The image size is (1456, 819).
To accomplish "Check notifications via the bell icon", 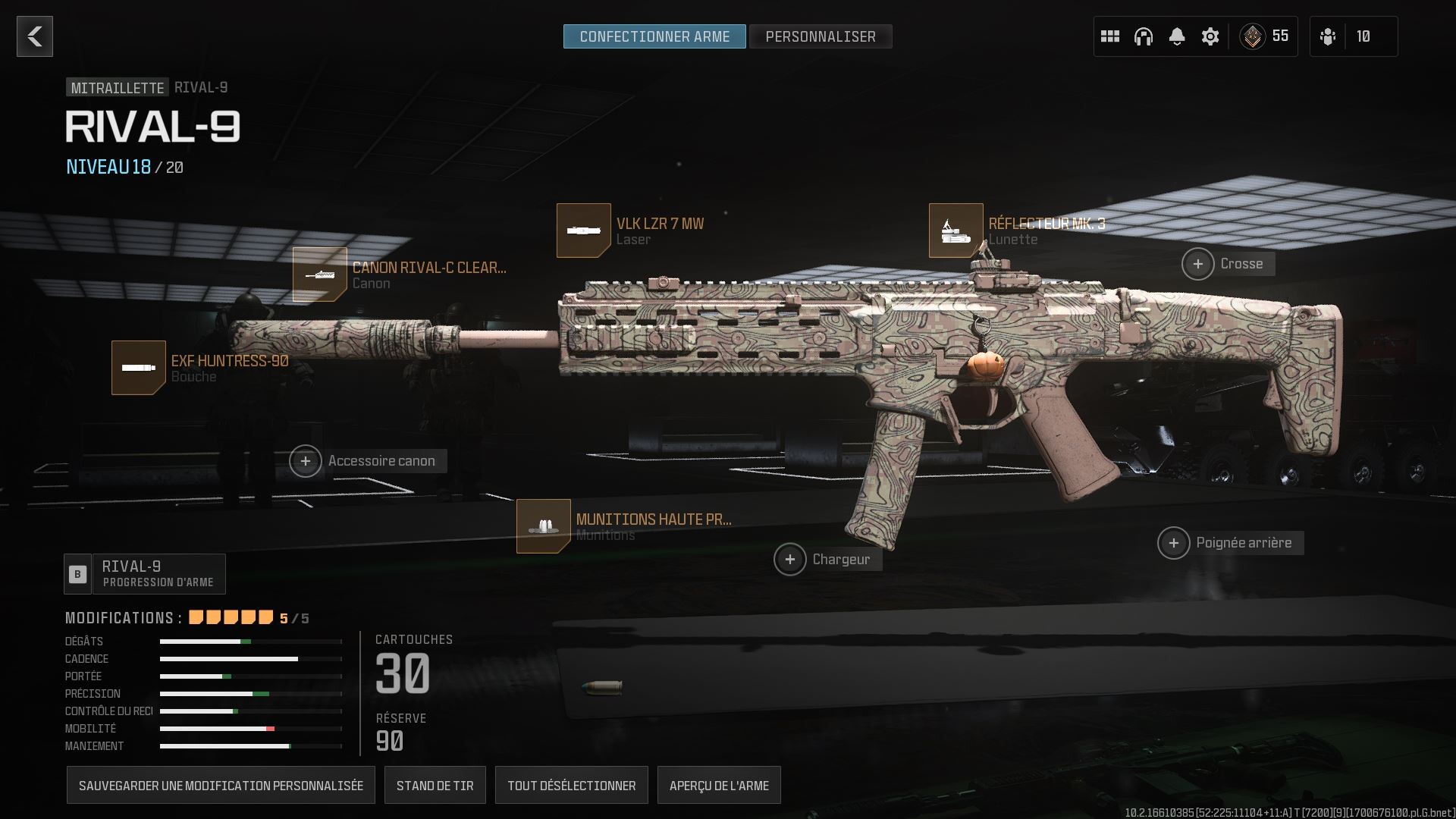I will click(x=1177, y=36).
